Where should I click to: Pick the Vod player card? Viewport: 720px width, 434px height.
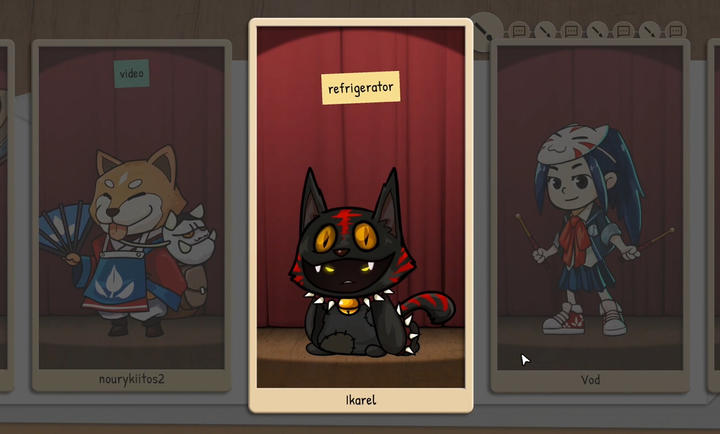[589, 215]
